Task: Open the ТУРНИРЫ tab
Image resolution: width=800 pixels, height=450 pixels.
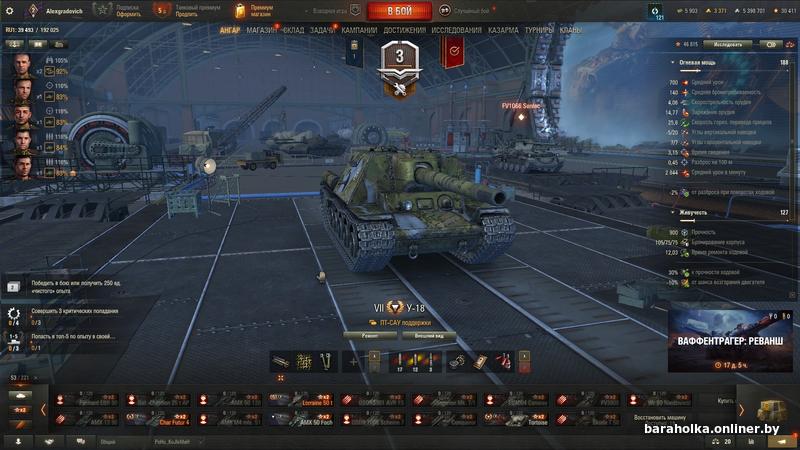Action: [x=540, y=31]
